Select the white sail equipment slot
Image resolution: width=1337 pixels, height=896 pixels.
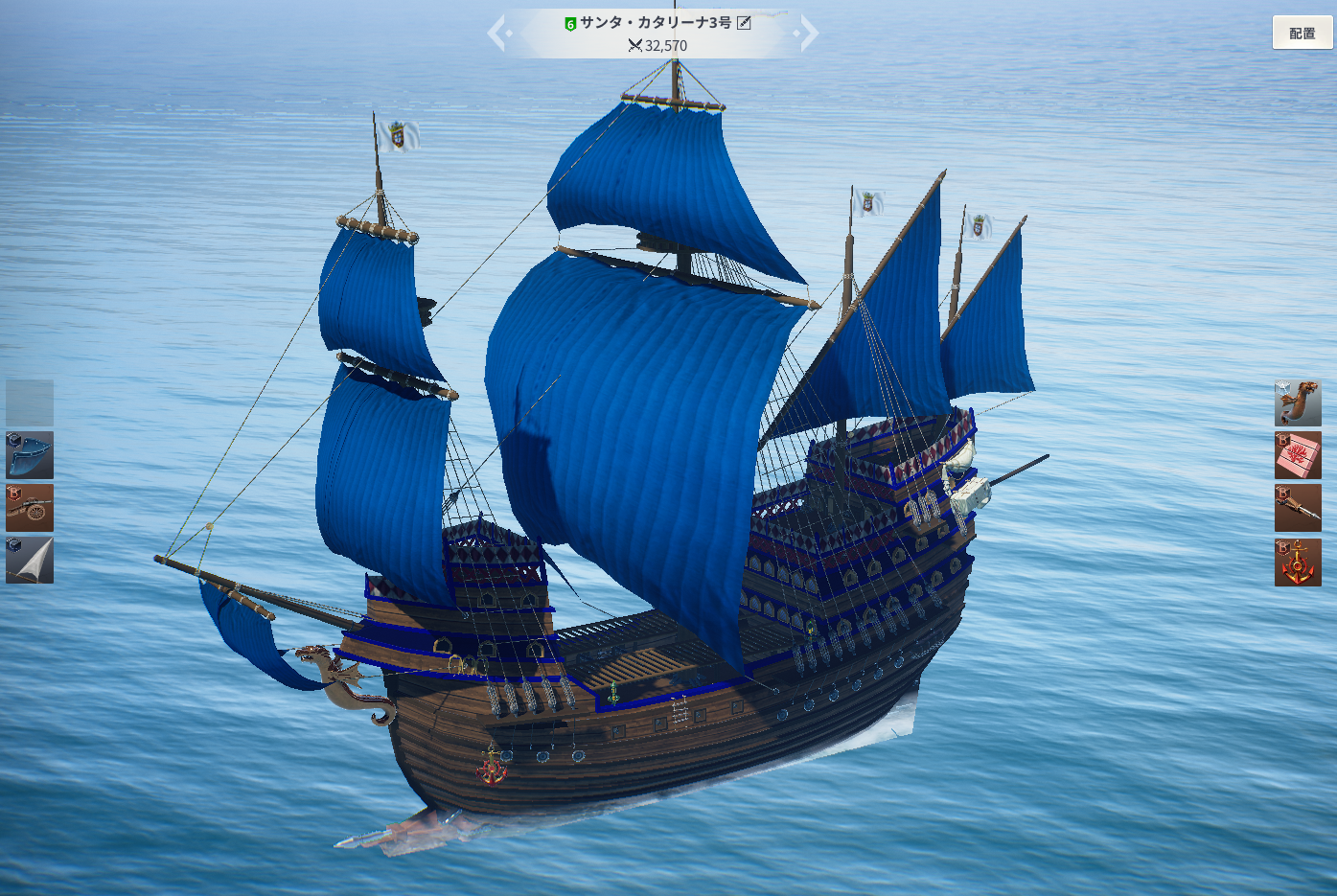click(x=30, y=561)
